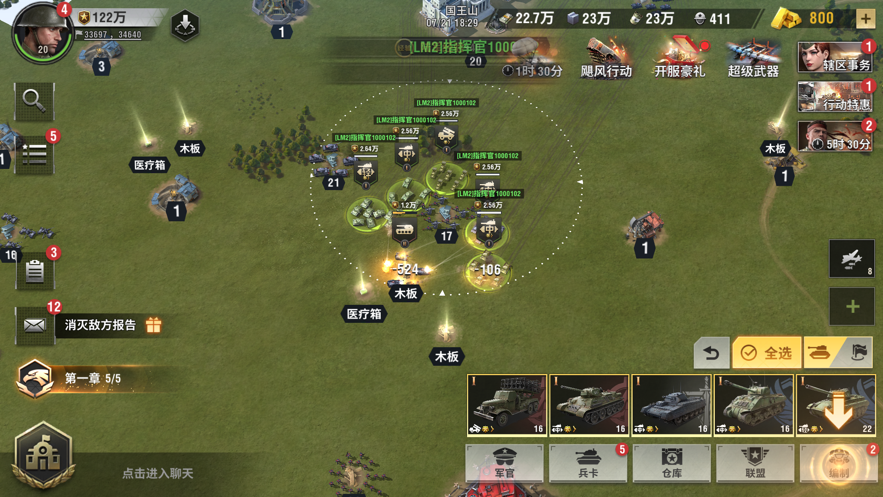Open the 军官 officers menu
Screen dimensions: 883x497
505,463
